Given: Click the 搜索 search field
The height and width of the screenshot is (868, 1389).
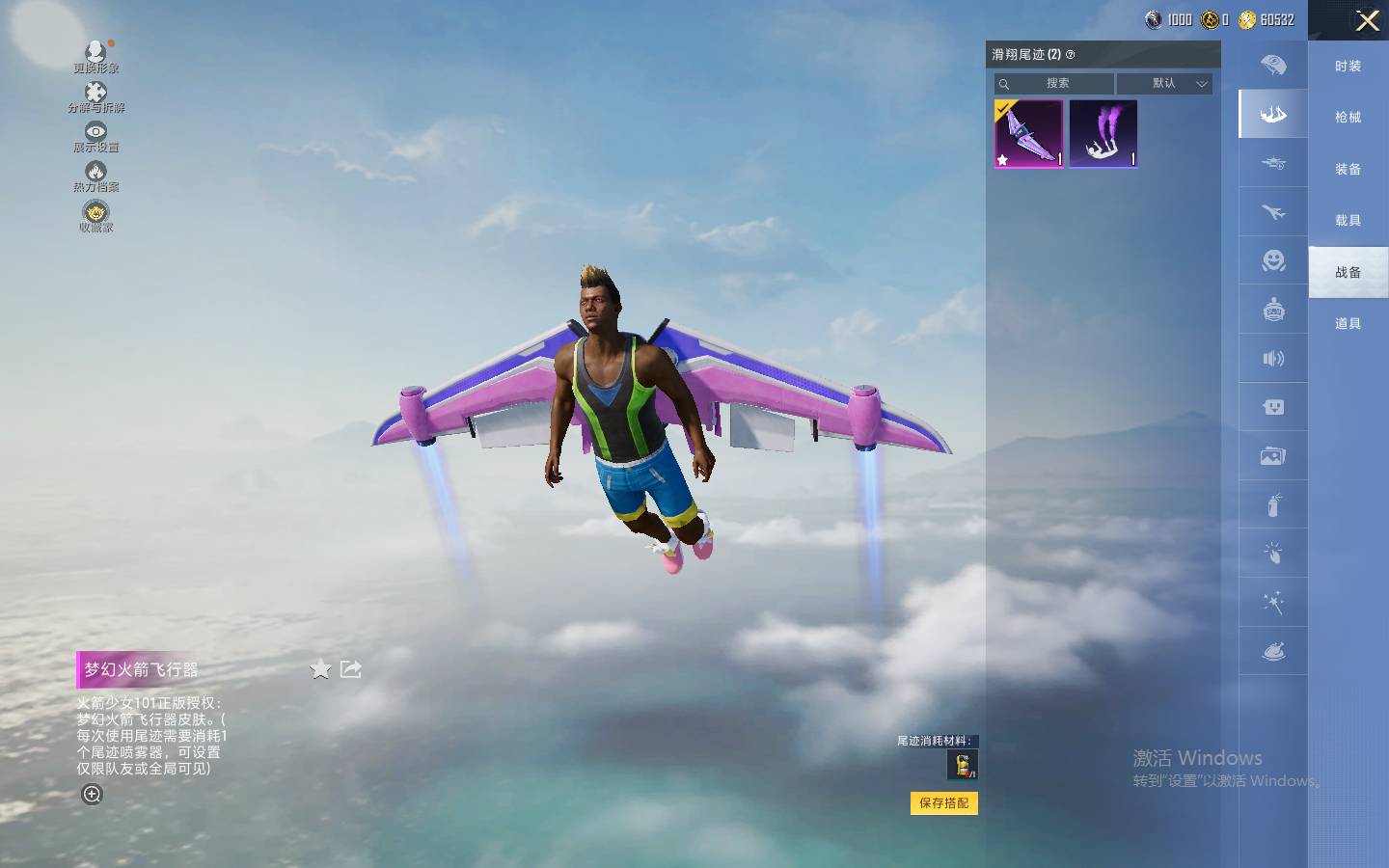Looking at the screenshot, I should point(1055,84).
